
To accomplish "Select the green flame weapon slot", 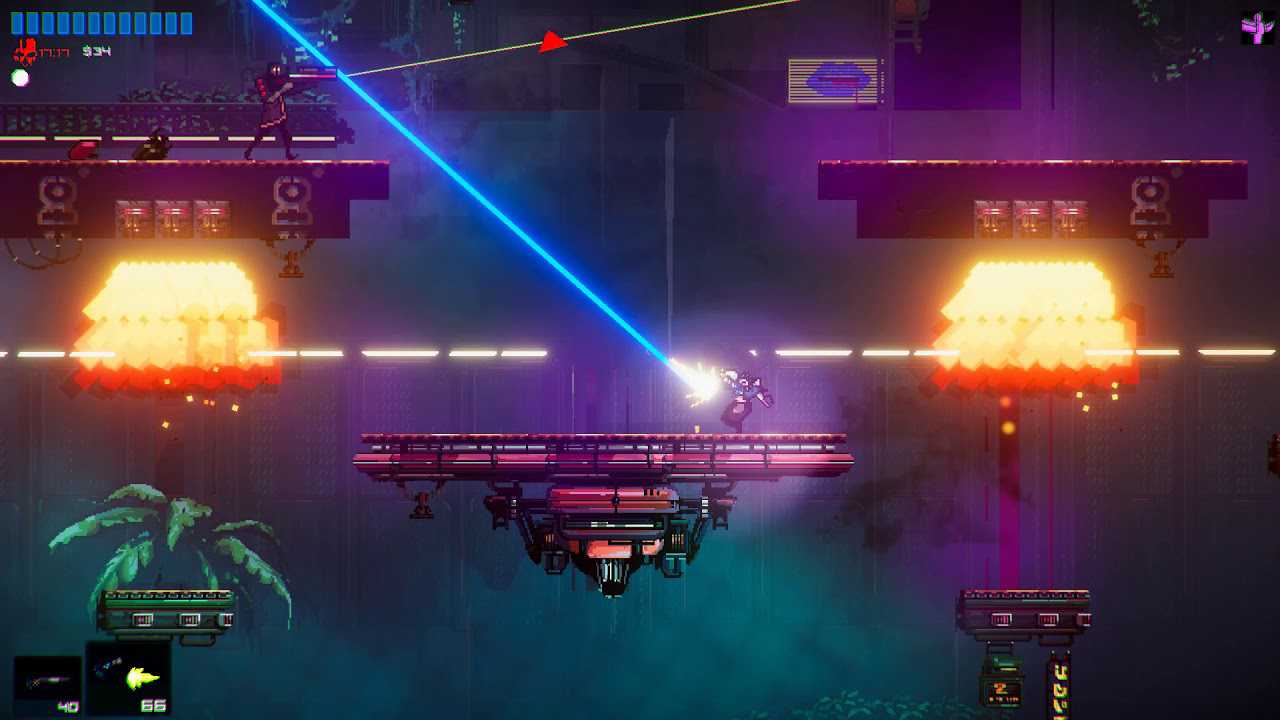I will click(128, 677).
